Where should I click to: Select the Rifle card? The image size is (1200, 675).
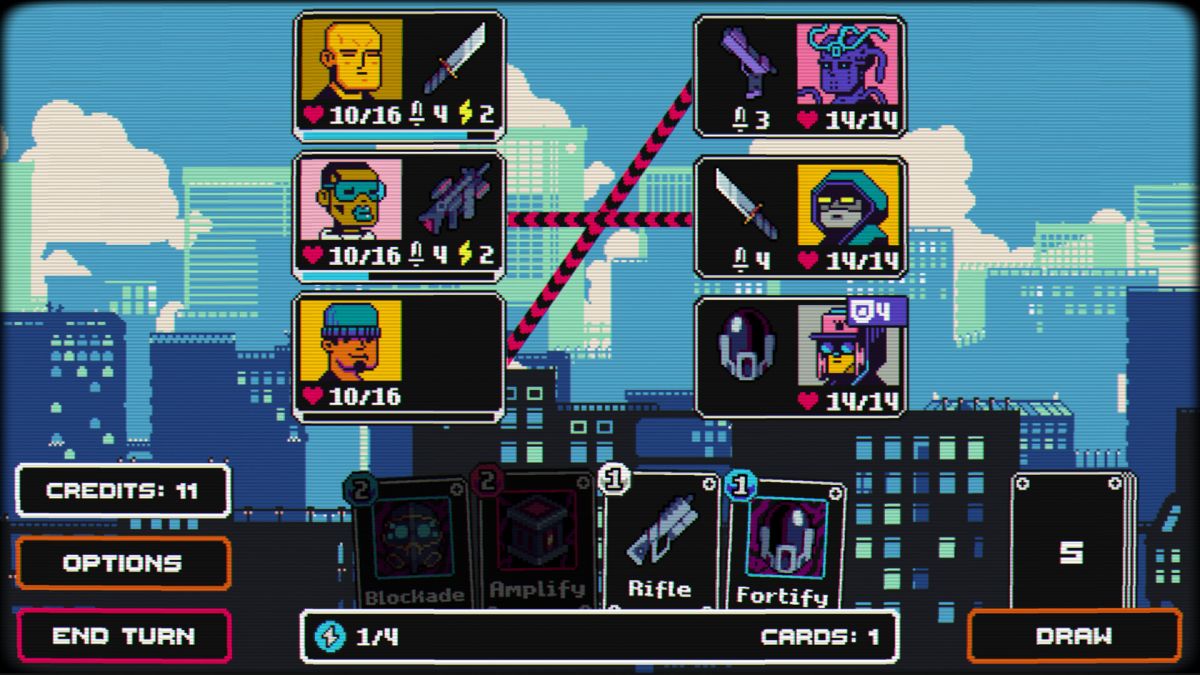(660, 545)
